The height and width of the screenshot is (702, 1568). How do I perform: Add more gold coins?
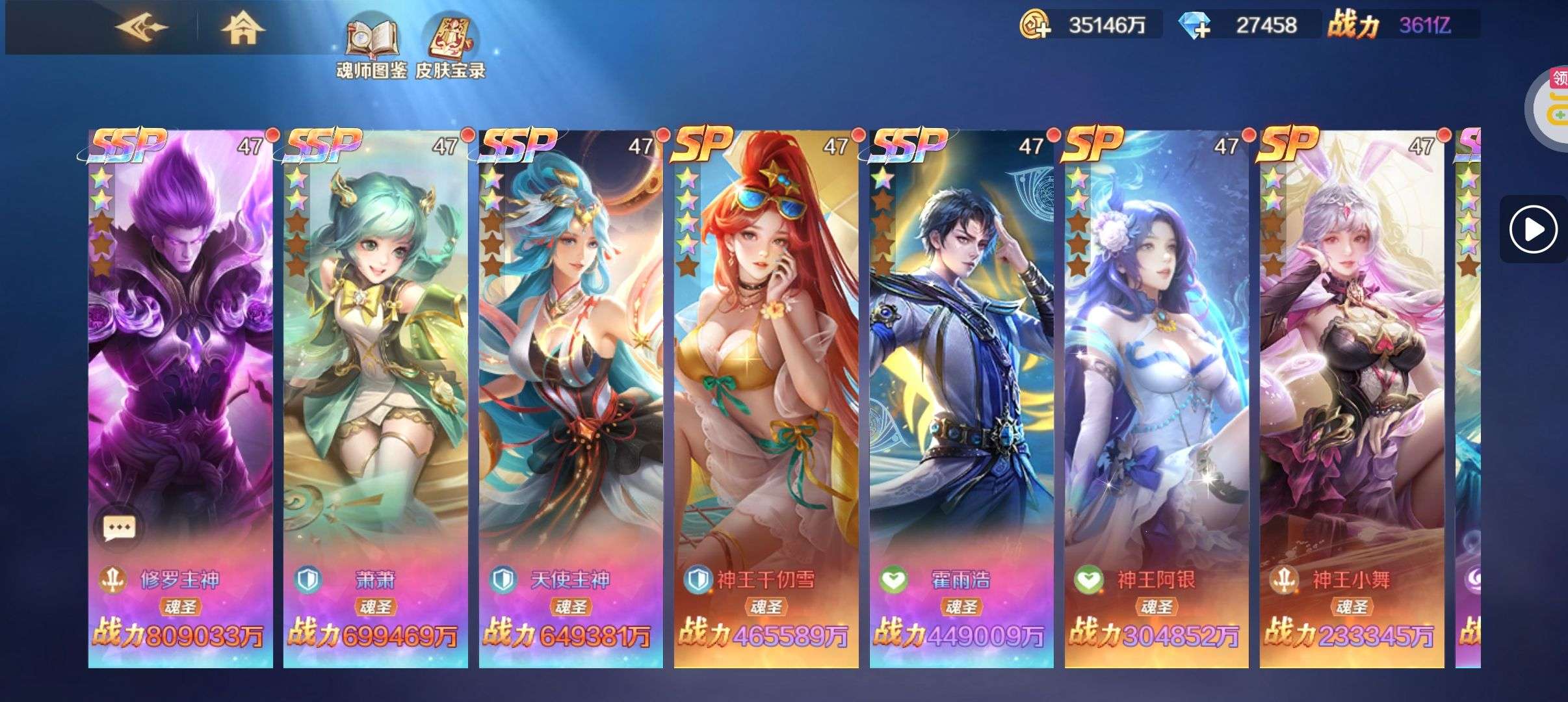pyautogui.click(x=1035, y=26)
